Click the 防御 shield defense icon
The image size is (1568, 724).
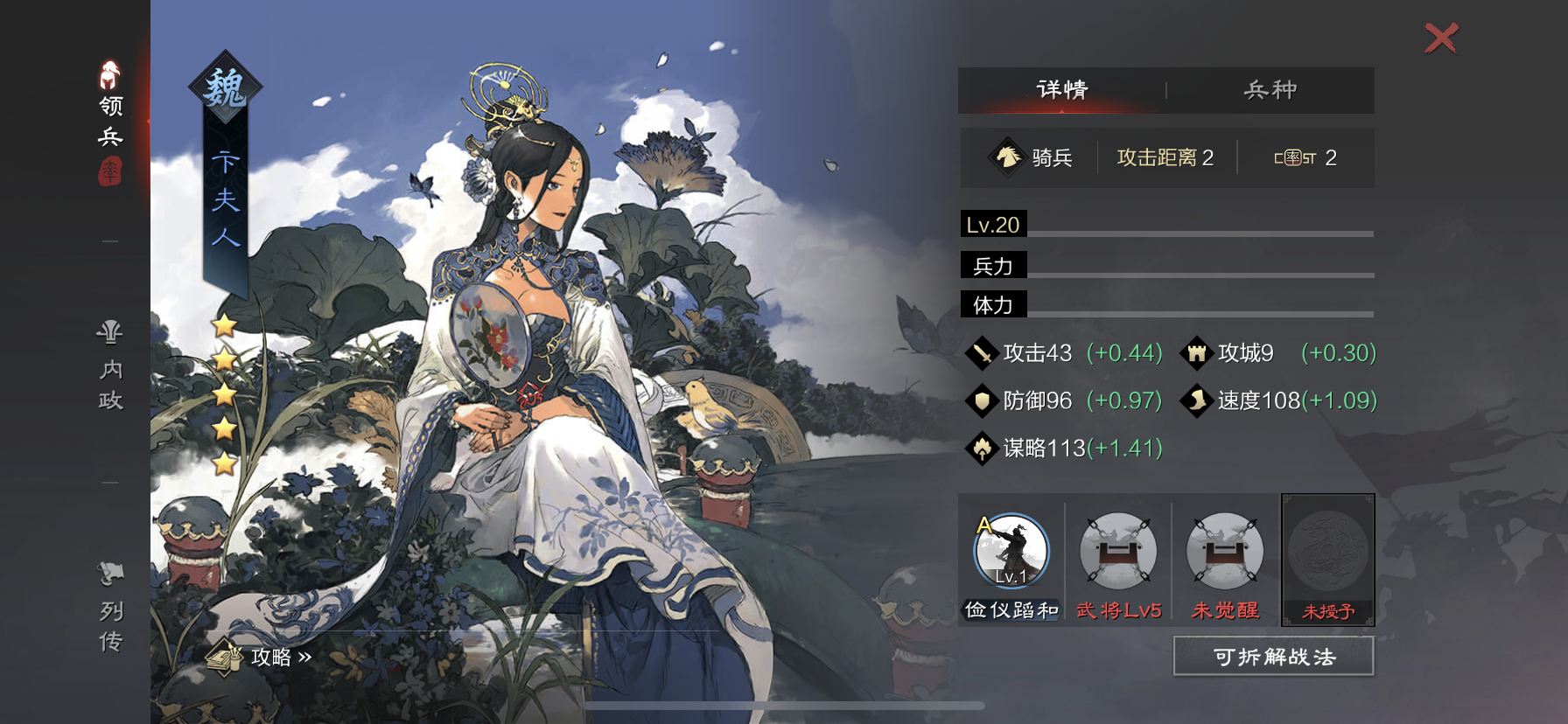983,401
